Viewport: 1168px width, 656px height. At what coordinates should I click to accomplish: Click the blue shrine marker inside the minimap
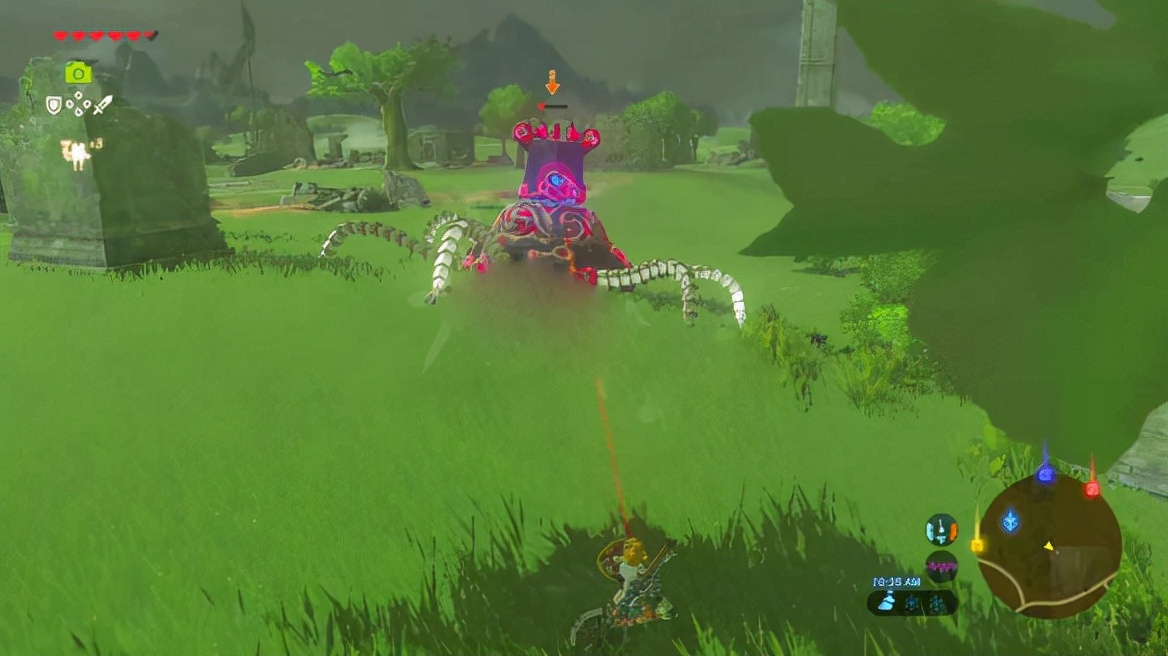(x=1011, y=520)
